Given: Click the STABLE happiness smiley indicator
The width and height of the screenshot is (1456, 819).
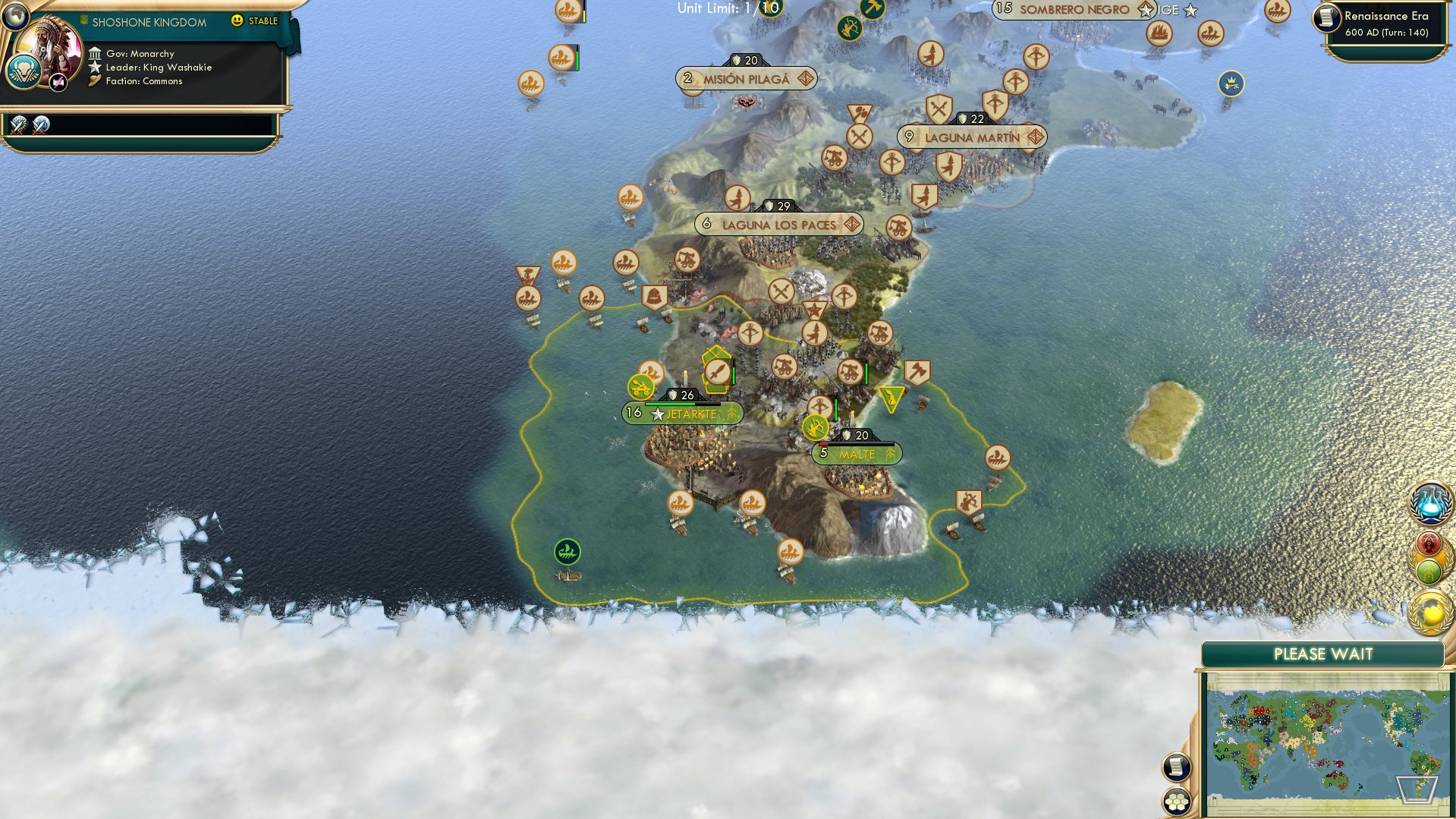Looking at the screenshot, I should tap(238, 20).
